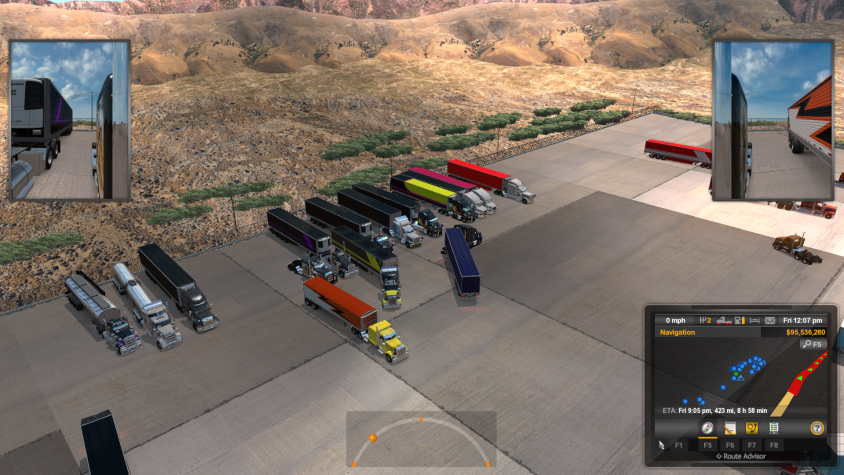Switch to the current job notepad tab

tap(730, 428)
